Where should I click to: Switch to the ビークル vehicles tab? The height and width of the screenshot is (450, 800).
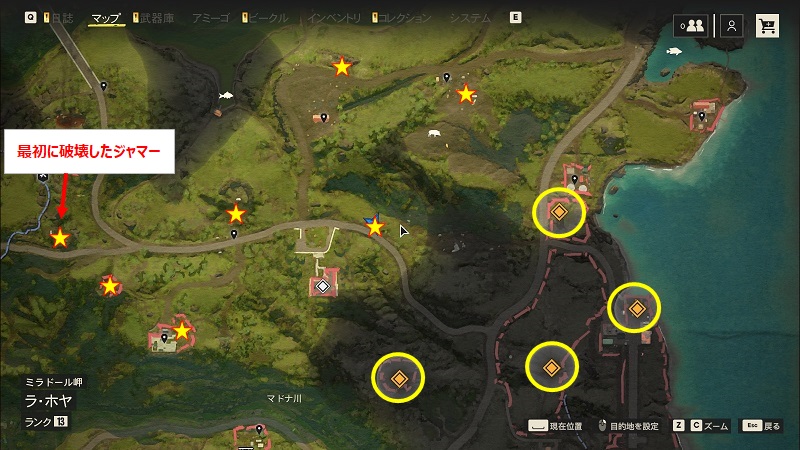[x=267, y=18]
